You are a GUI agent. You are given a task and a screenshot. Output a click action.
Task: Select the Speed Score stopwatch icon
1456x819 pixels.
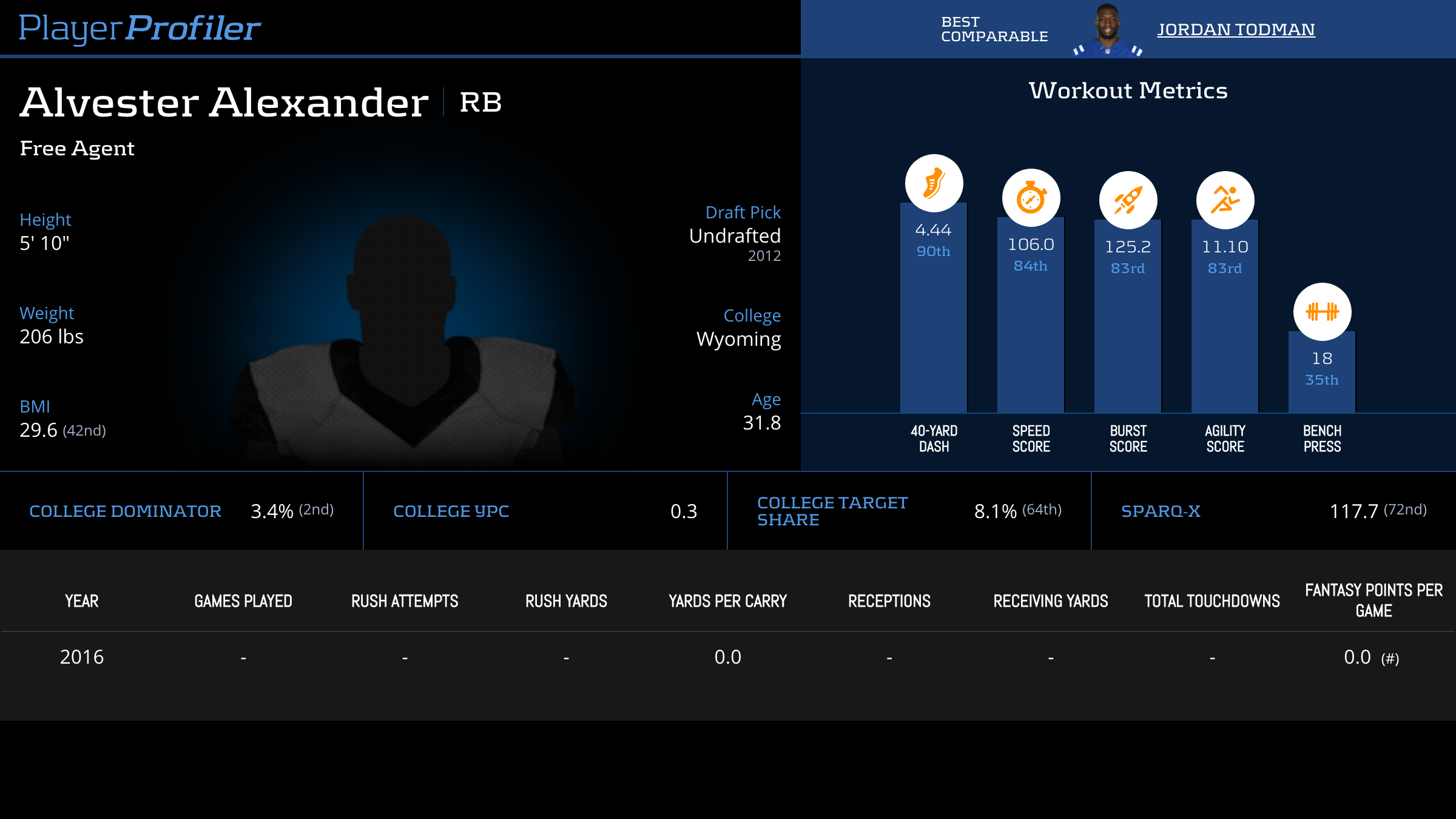(1031, 198)
